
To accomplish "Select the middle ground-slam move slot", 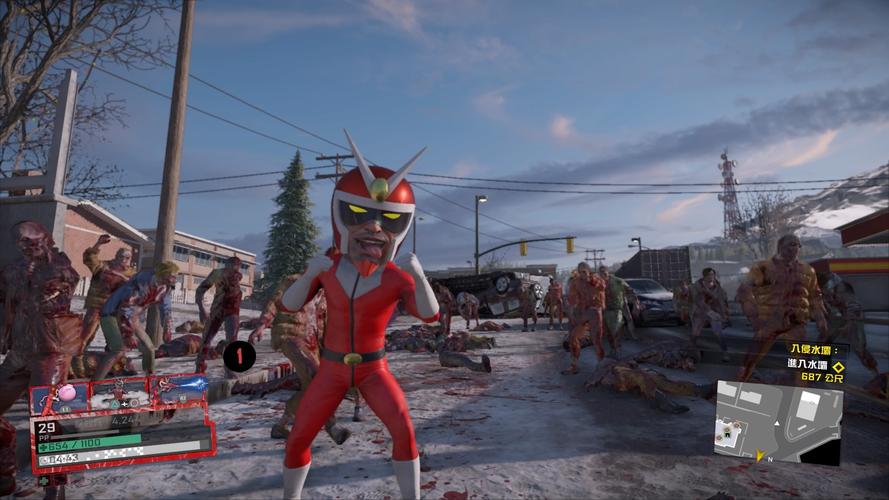I will click(119, 393).
